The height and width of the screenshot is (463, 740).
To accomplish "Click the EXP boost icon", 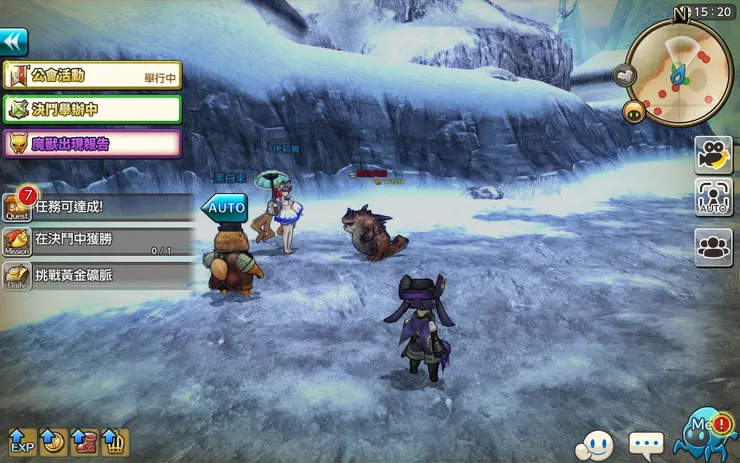I will click(22, 441).
